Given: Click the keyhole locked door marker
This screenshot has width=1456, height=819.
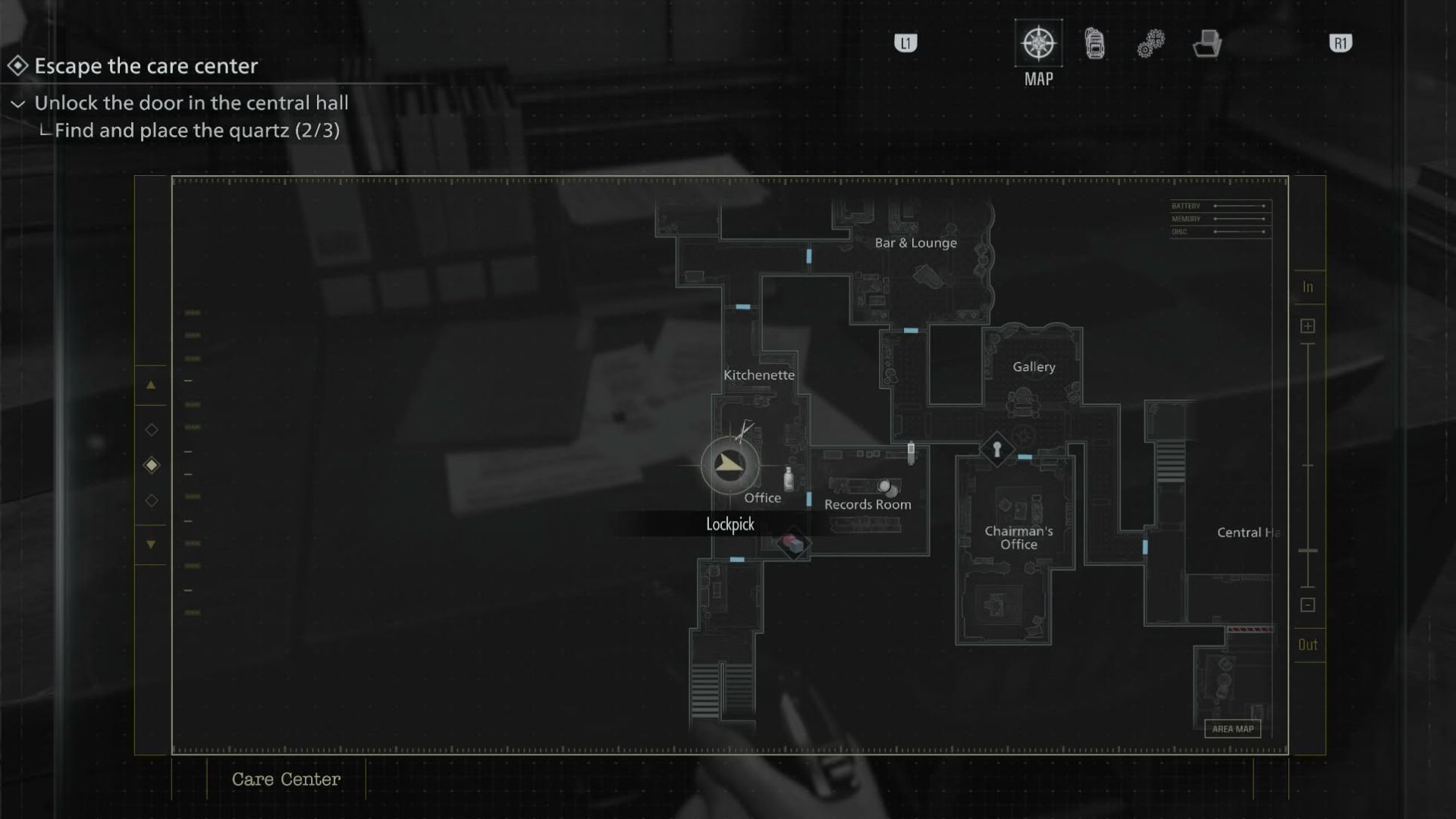Looking at the screenshot, I should coord(996,449).
